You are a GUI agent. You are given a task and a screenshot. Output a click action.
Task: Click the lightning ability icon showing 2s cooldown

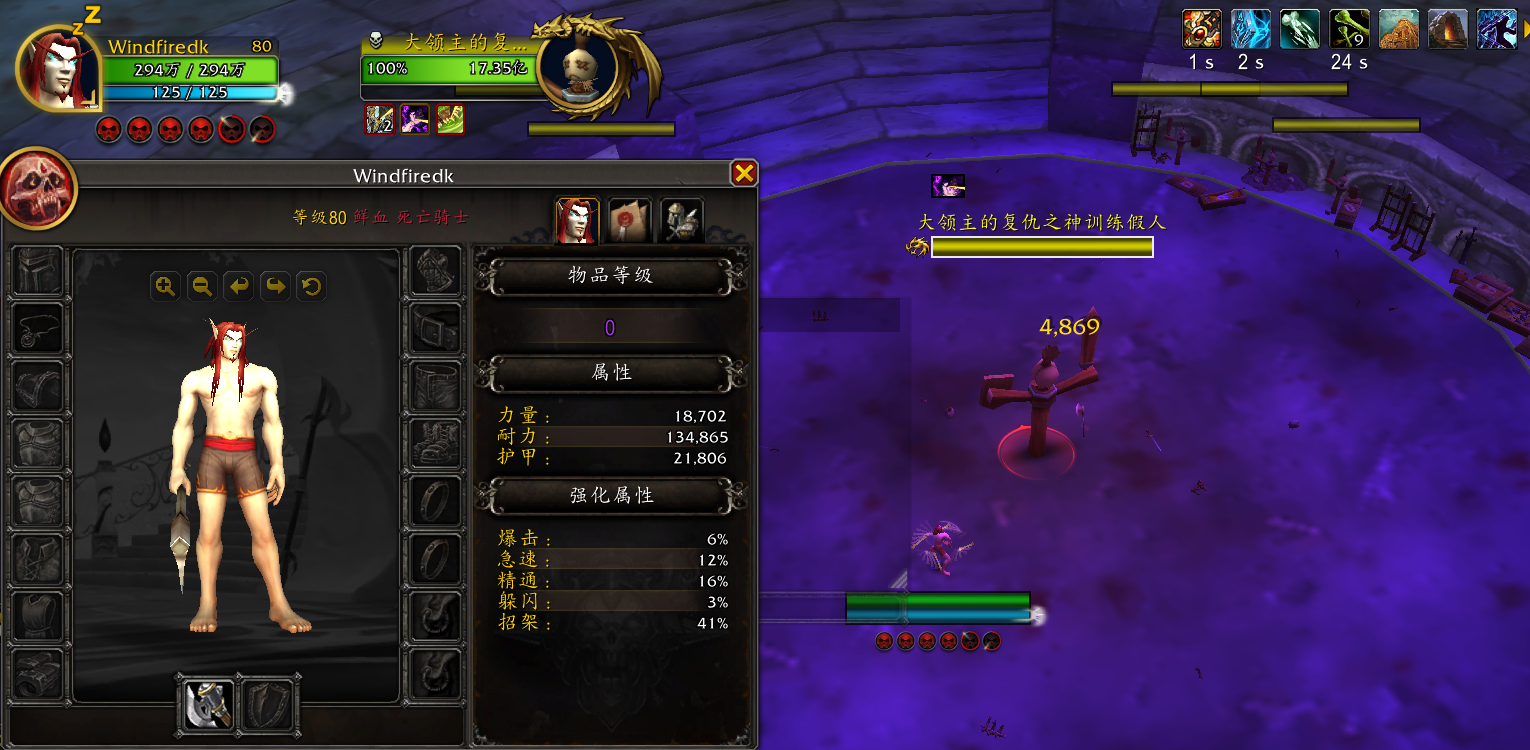tap(1251, 27)
